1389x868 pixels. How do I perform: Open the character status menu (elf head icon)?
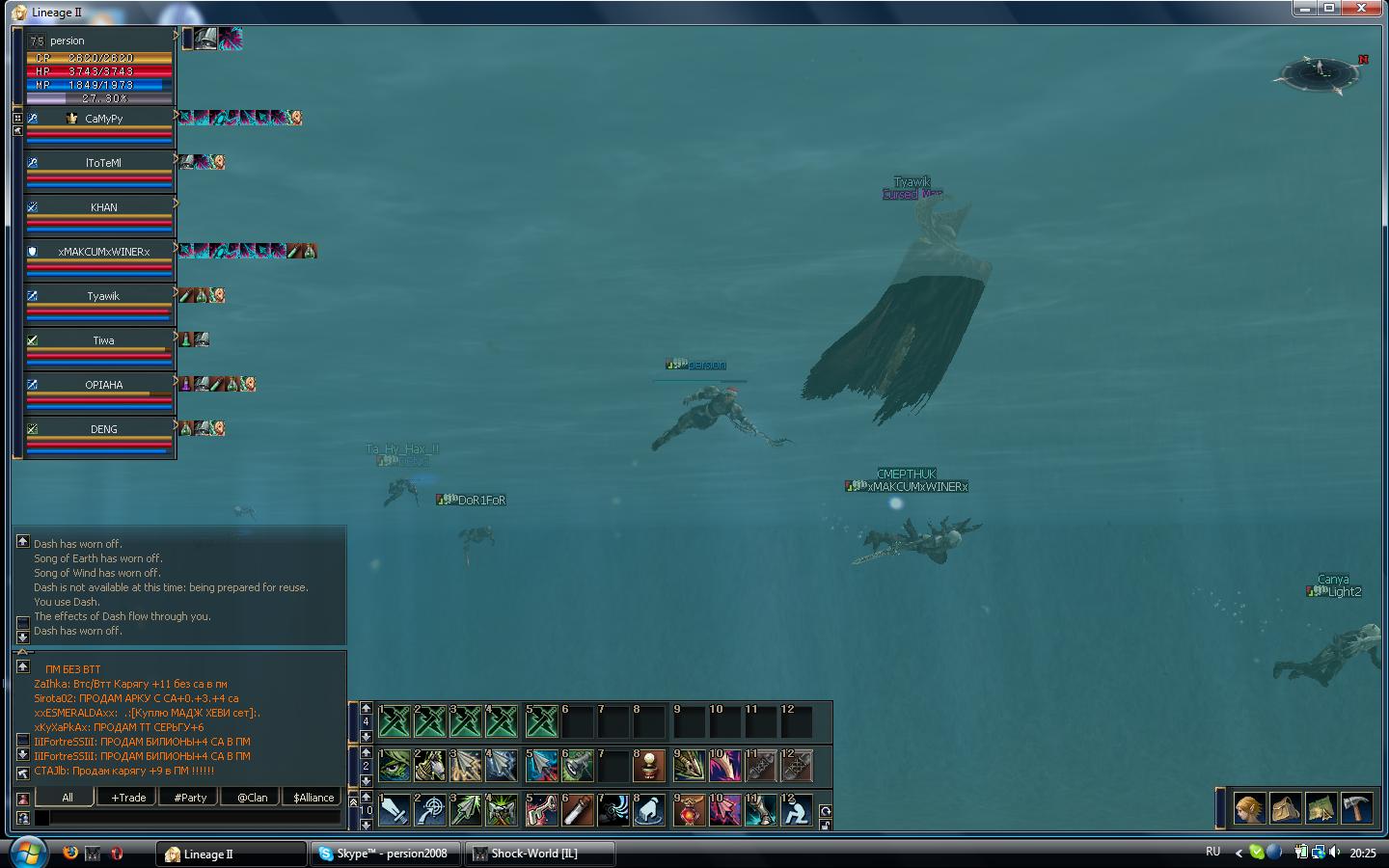[1250, 808]
